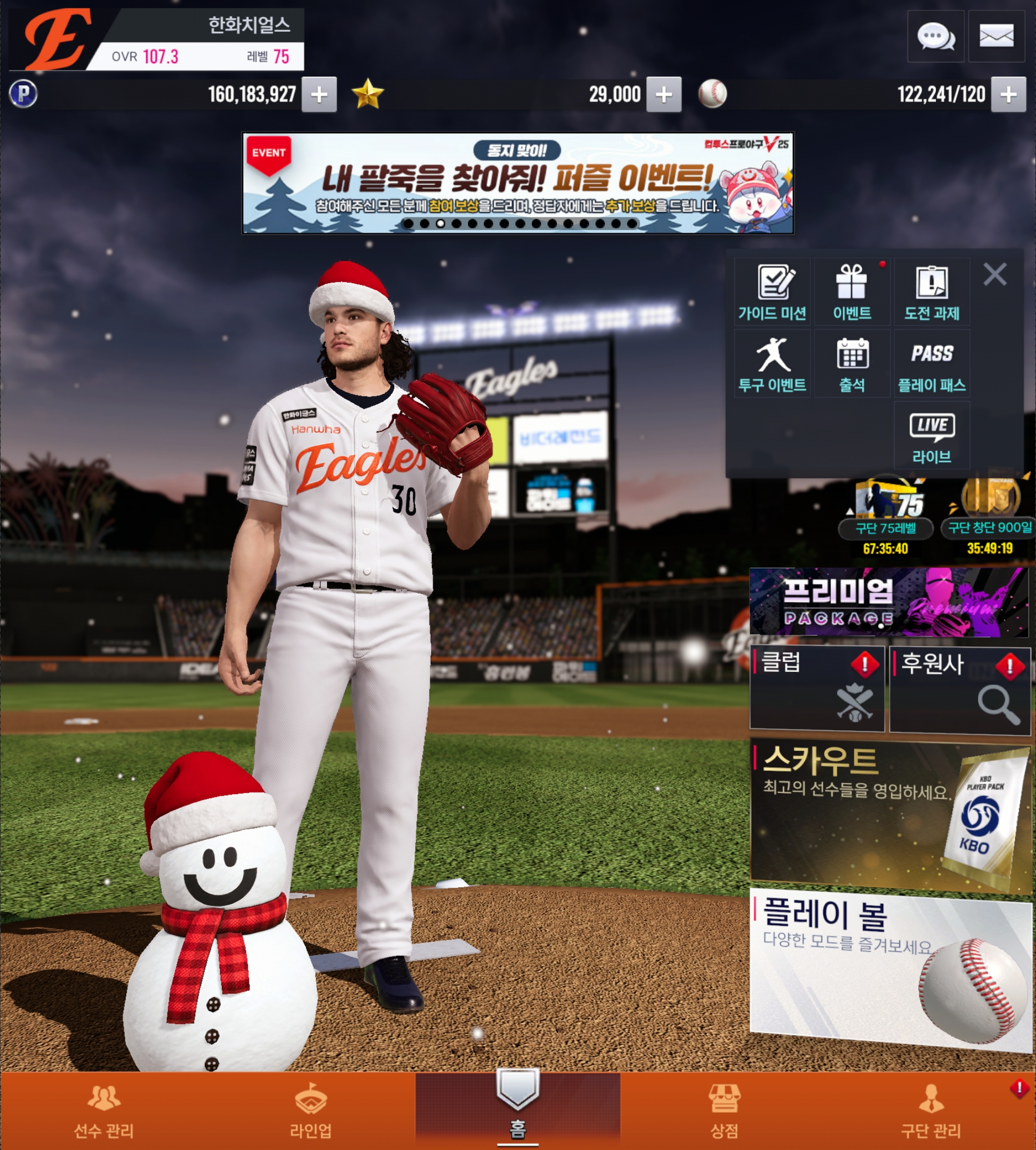Open the 출석 attendance calendar
The height and width of the screenshot is (1150, 1036).
click(852, 364)
